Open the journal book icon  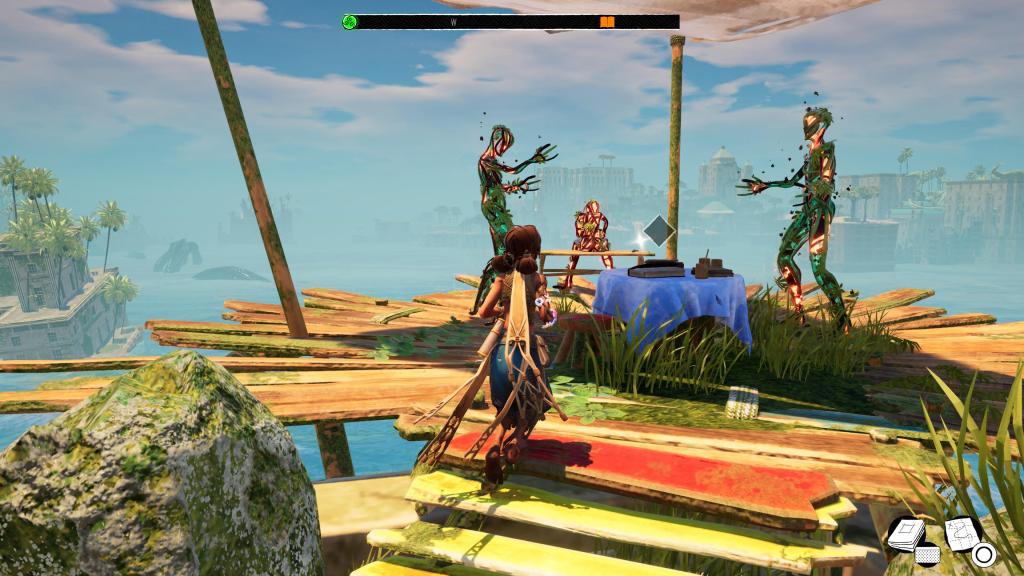pyautogui.click(x=906, y=534)
